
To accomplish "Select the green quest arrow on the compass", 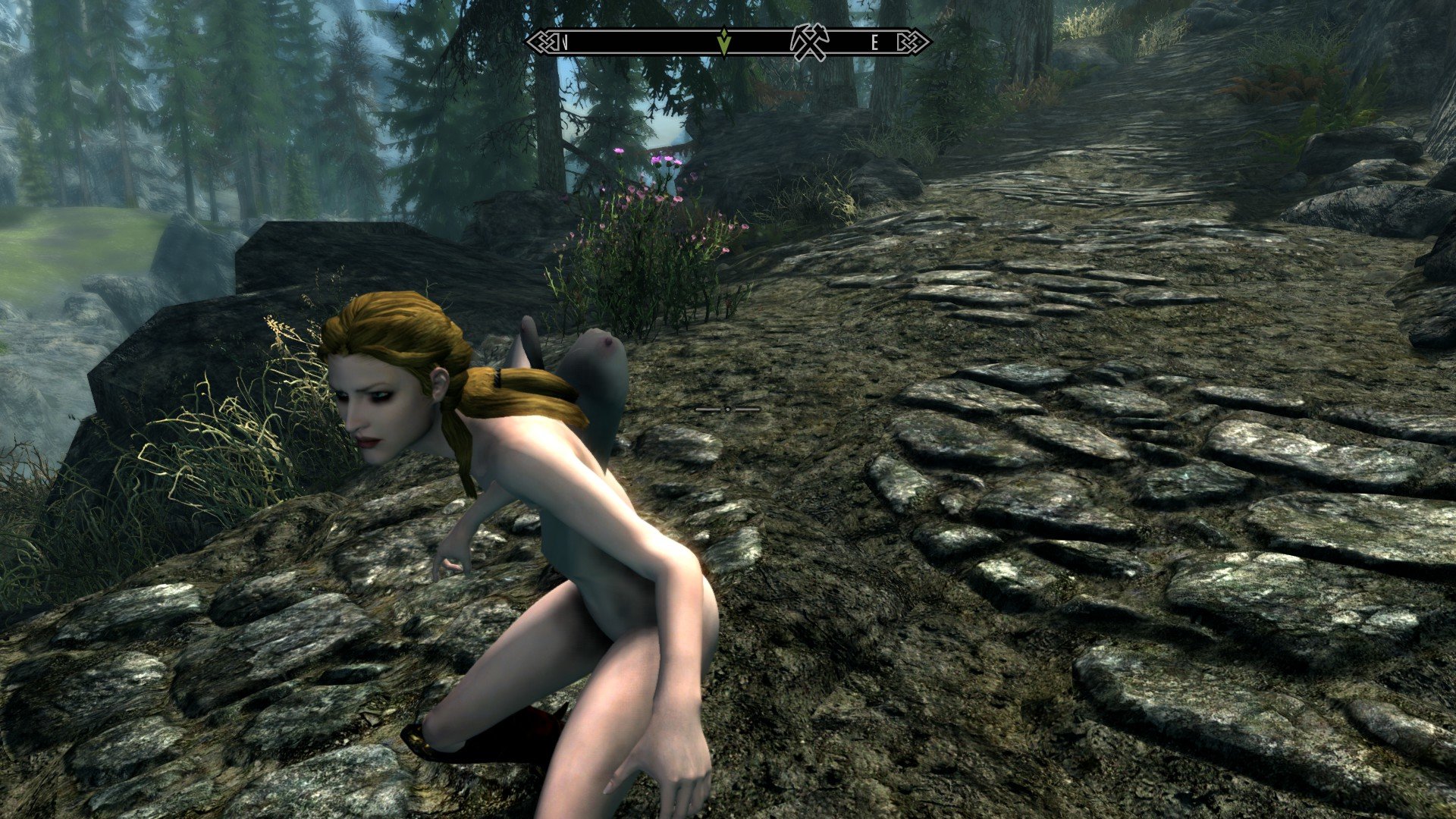I will tap(725, 42).
